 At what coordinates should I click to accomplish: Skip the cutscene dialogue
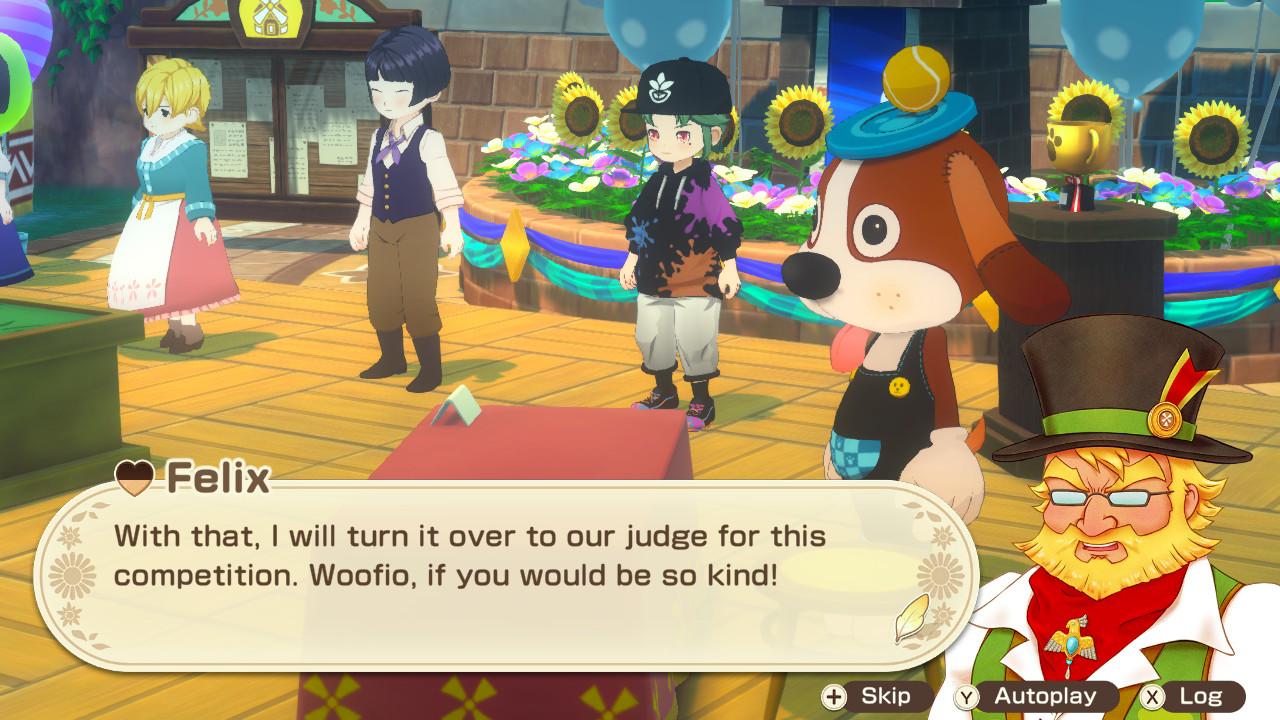864,696
